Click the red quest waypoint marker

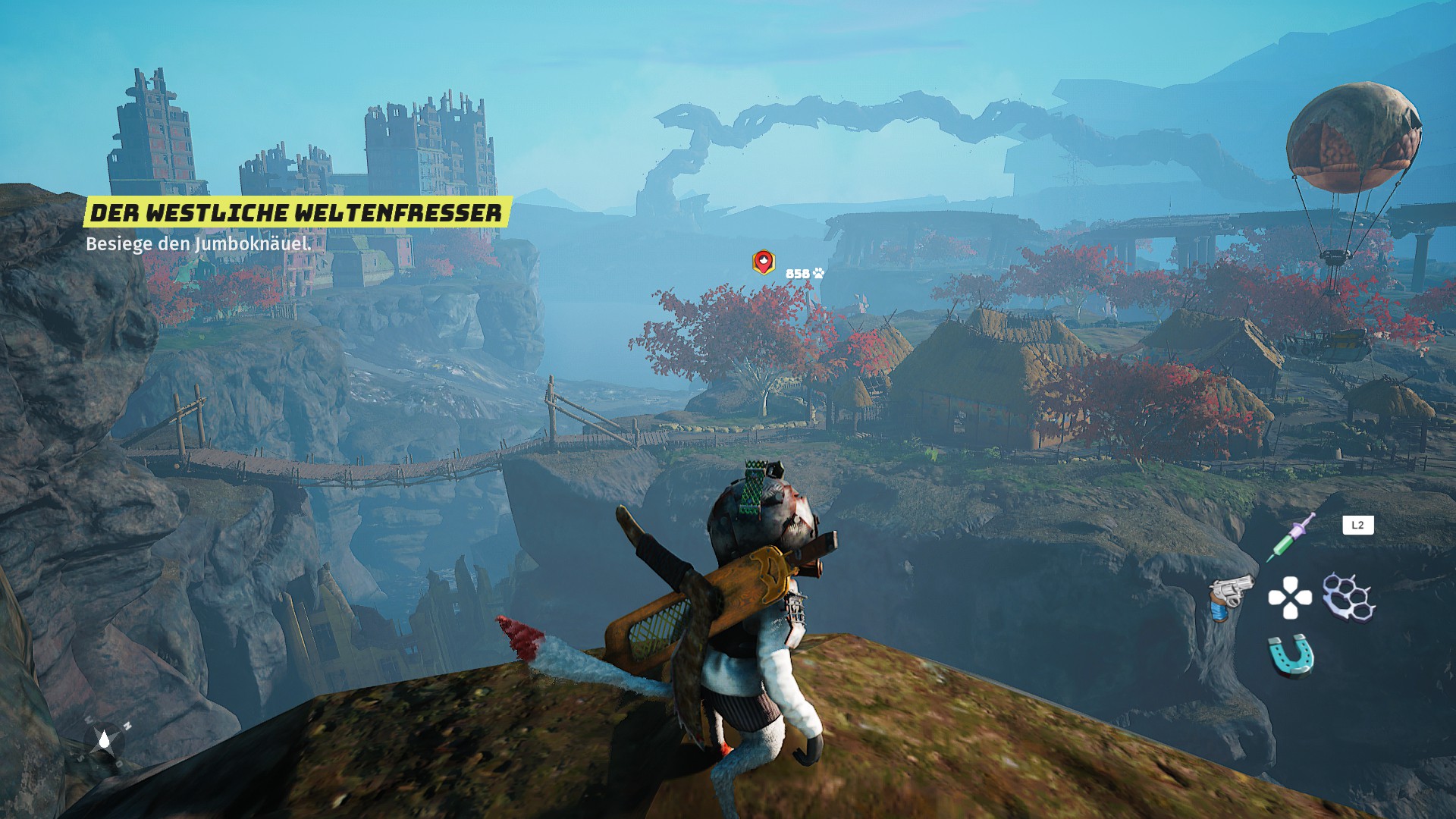[763, 262]
